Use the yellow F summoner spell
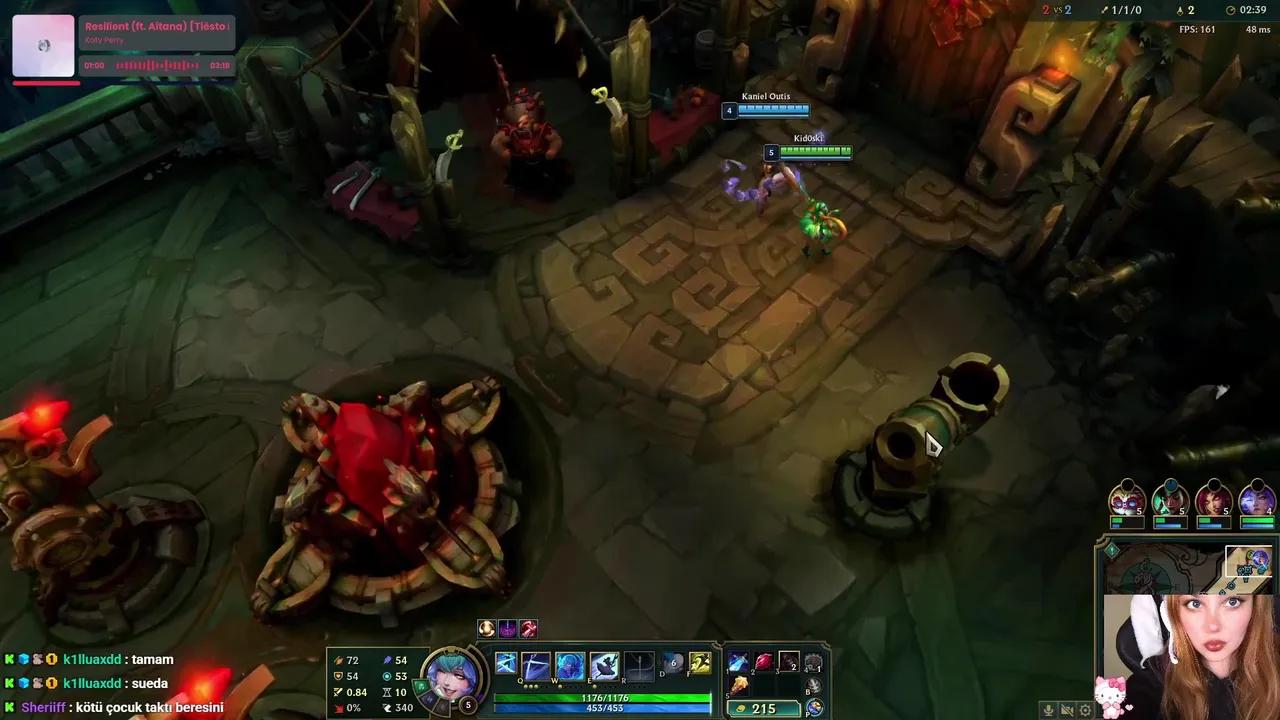This screenshot has width=1280, height=720. tap(700, 662)
